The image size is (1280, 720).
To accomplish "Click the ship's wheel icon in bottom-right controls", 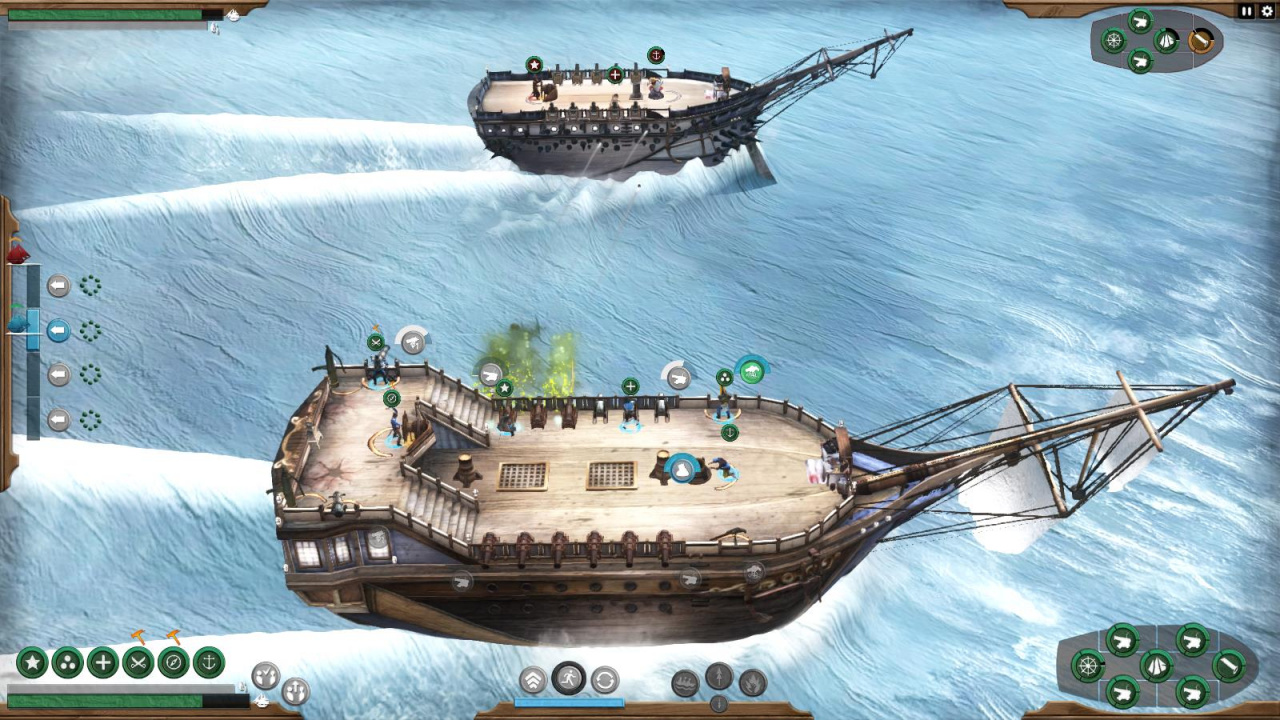I will (x=1088, y=666).
